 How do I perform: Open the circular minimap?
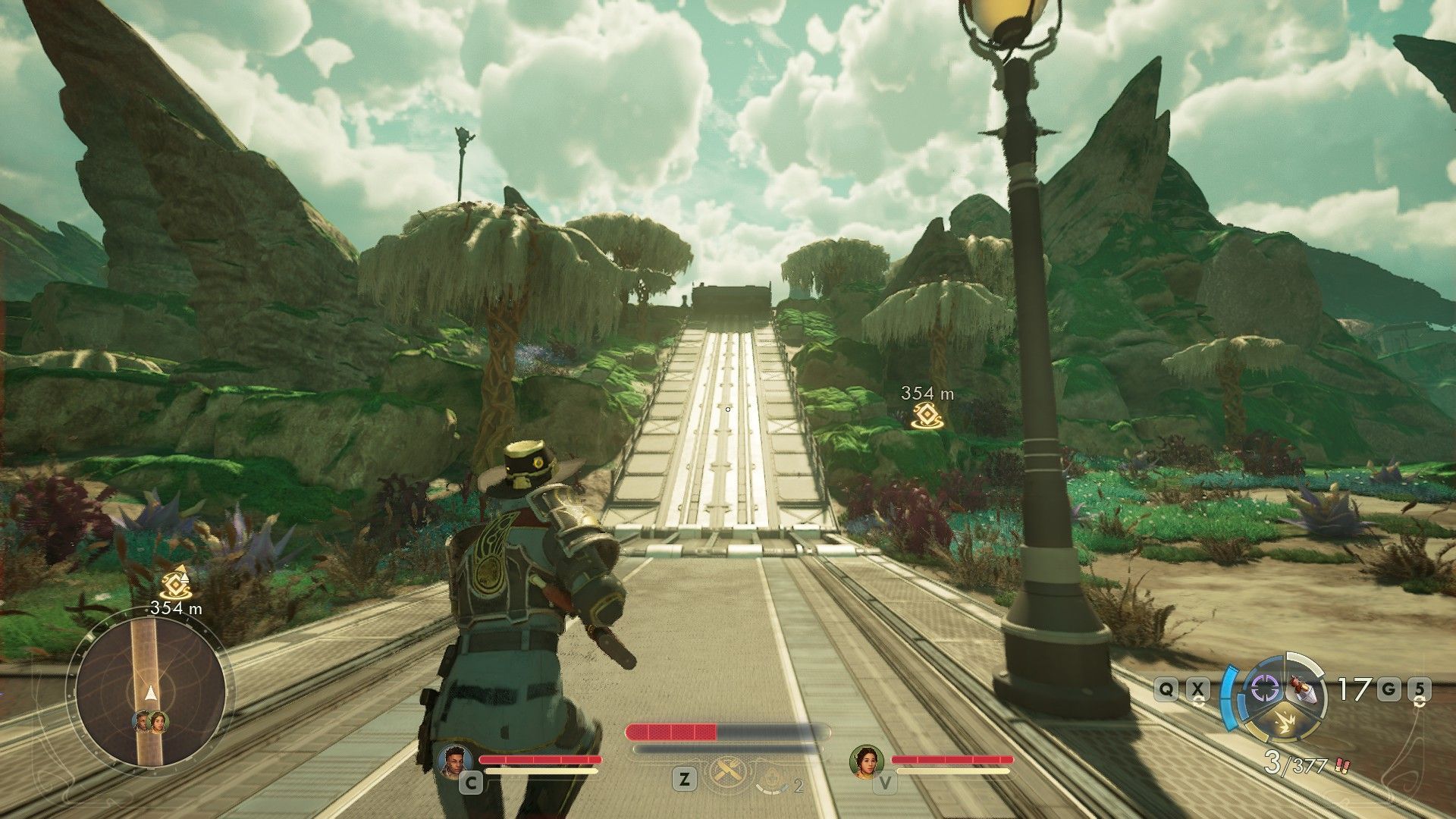pos(149,692)
